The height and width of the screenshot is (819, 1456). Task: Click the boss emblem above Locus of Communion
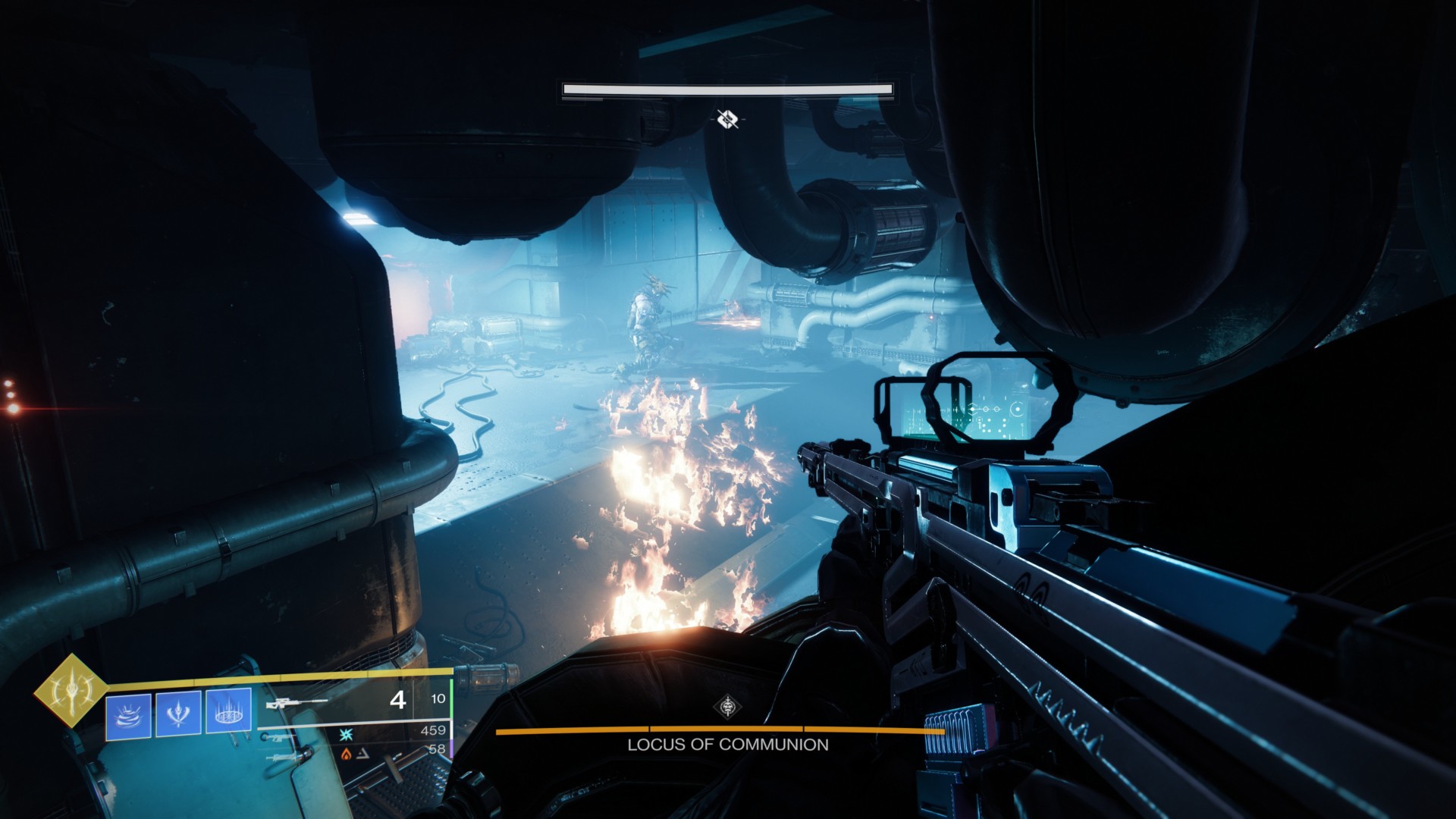click(728, 708)
